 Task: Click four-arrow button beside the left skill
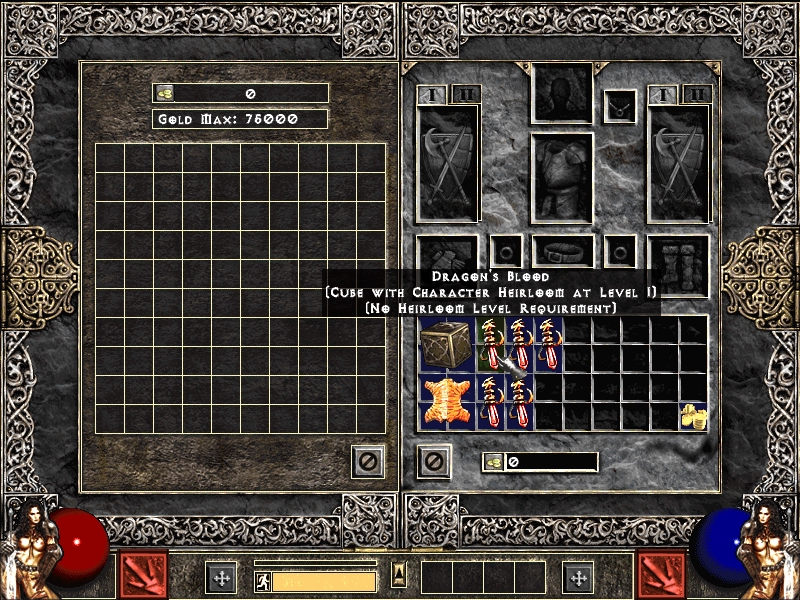[221, 577]
